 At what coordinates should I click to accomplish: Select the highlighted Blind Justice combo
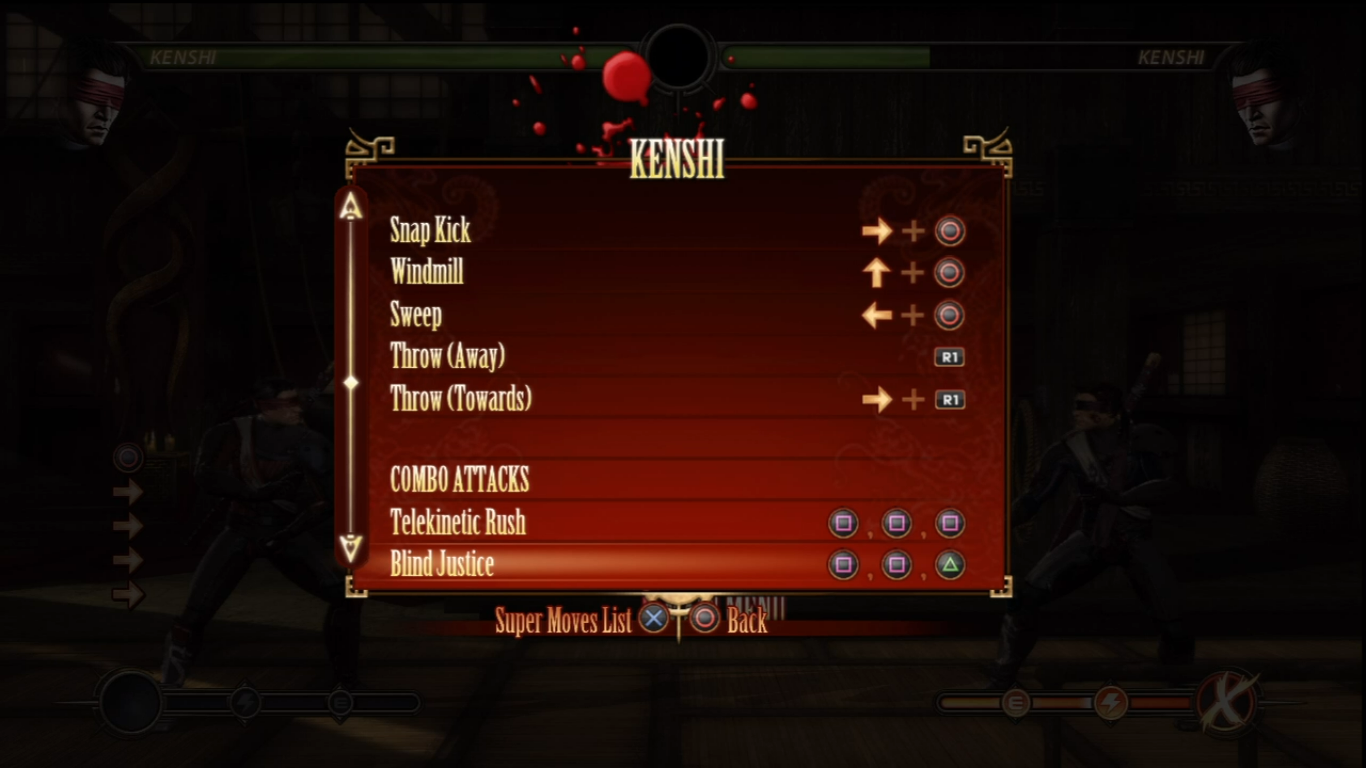[442, 565]
